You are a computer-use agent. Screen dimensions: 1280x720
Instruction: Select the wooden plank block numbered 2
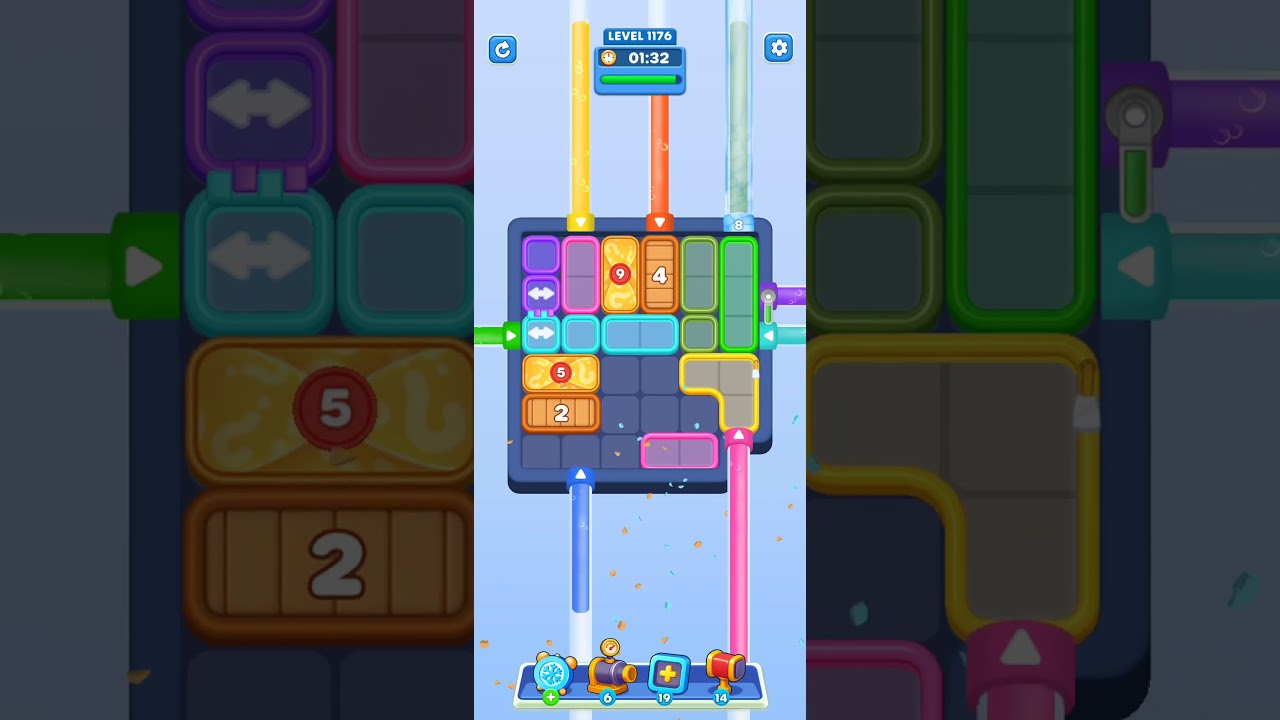click(x=561, y=412)
